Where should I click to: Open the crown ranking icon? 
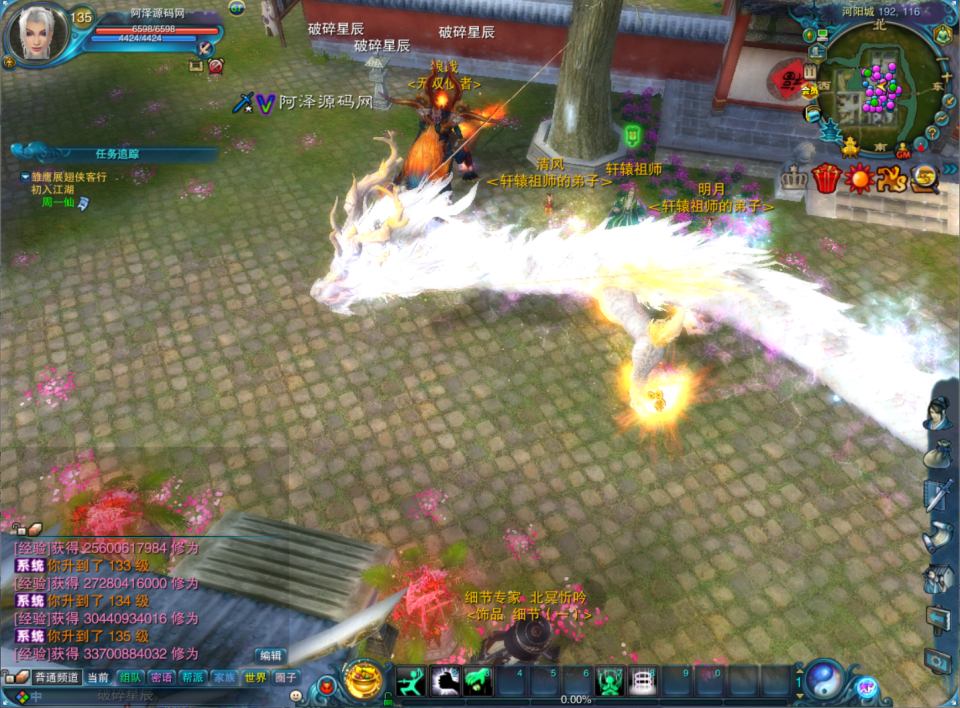795,180
